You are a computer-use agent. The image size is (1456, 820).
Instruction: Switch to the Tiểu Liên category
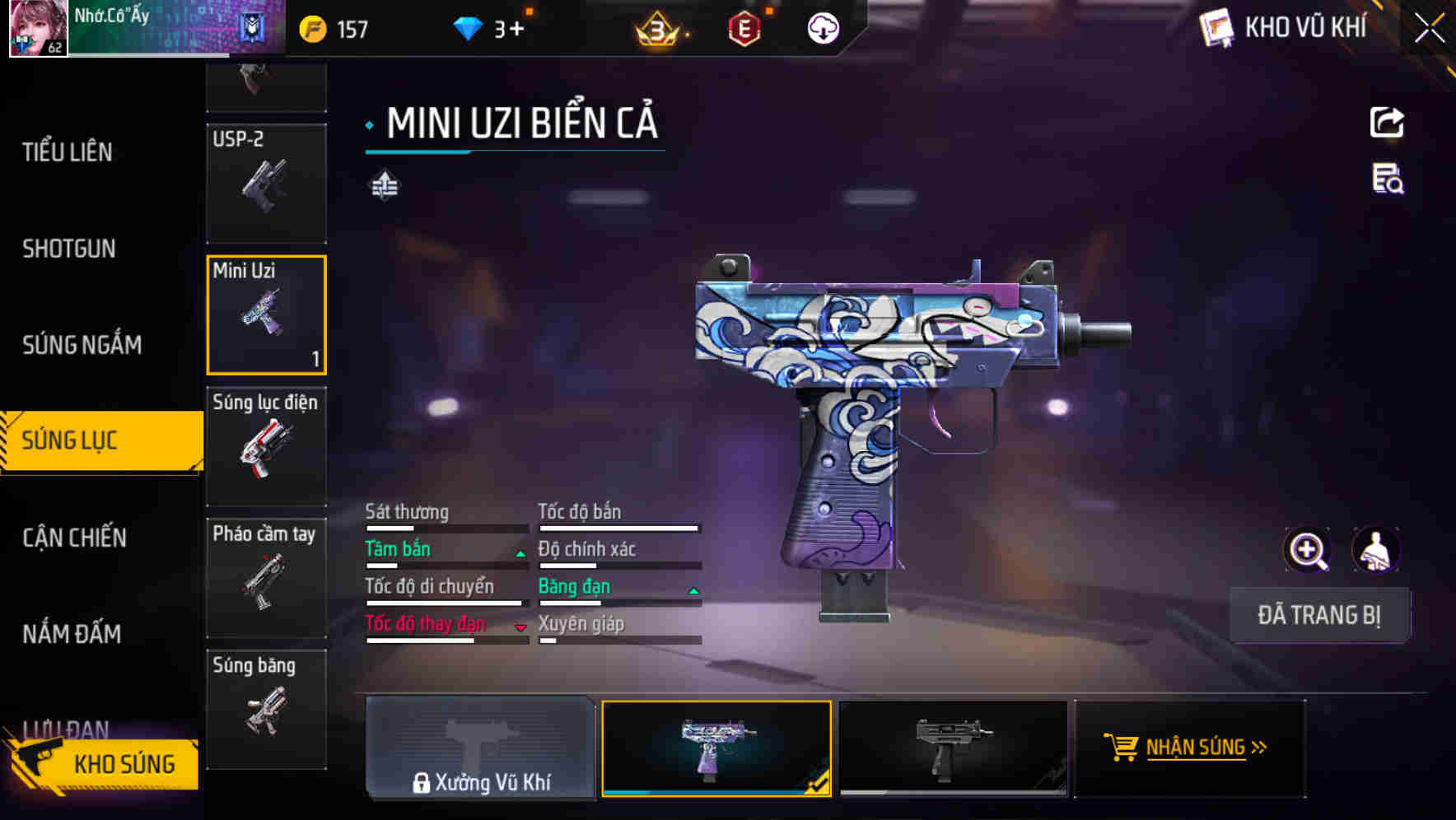[x=68, y=152]
